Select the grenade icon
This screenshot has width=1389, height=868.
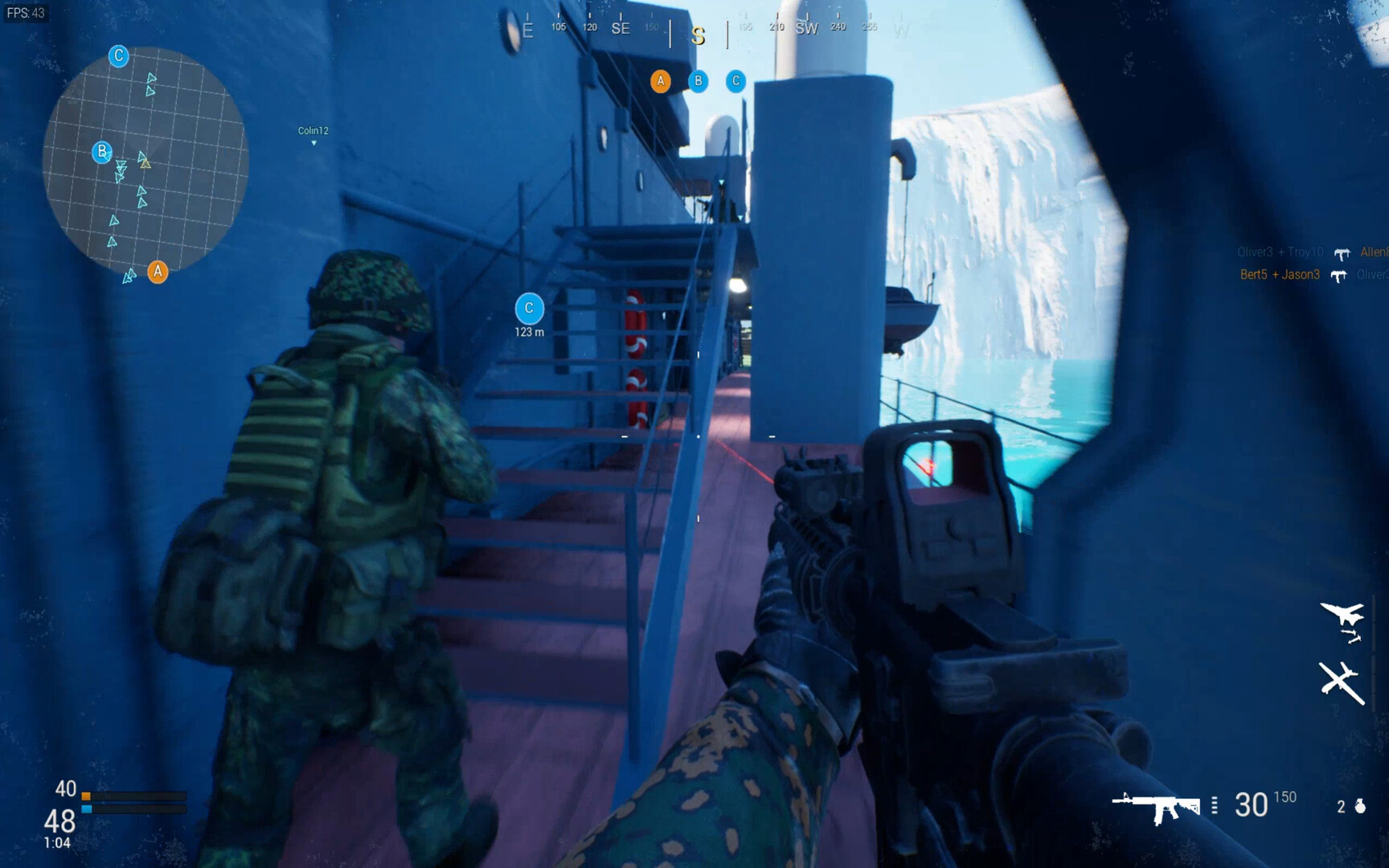[x=1360, y=806]
